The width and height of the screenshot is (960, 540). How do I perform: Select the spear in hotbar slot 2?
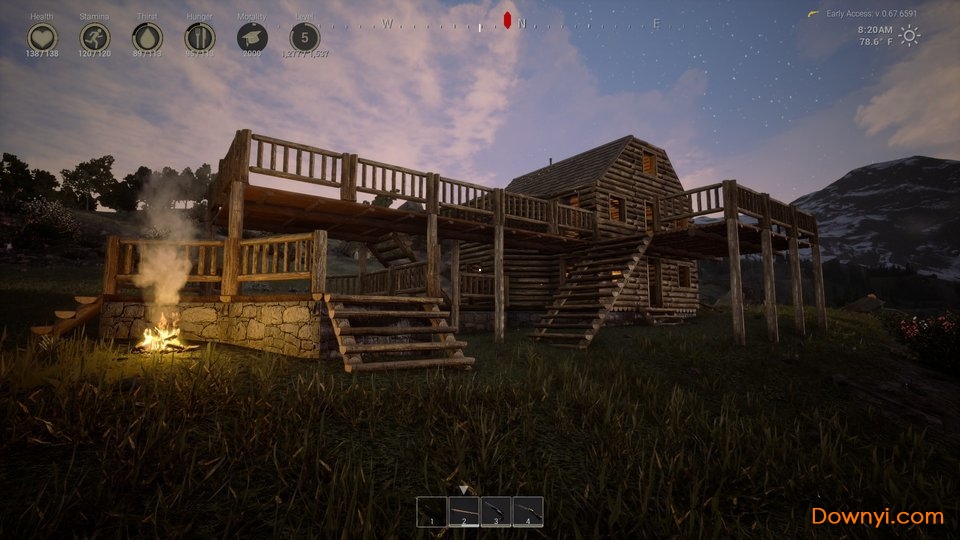point(464,511)
